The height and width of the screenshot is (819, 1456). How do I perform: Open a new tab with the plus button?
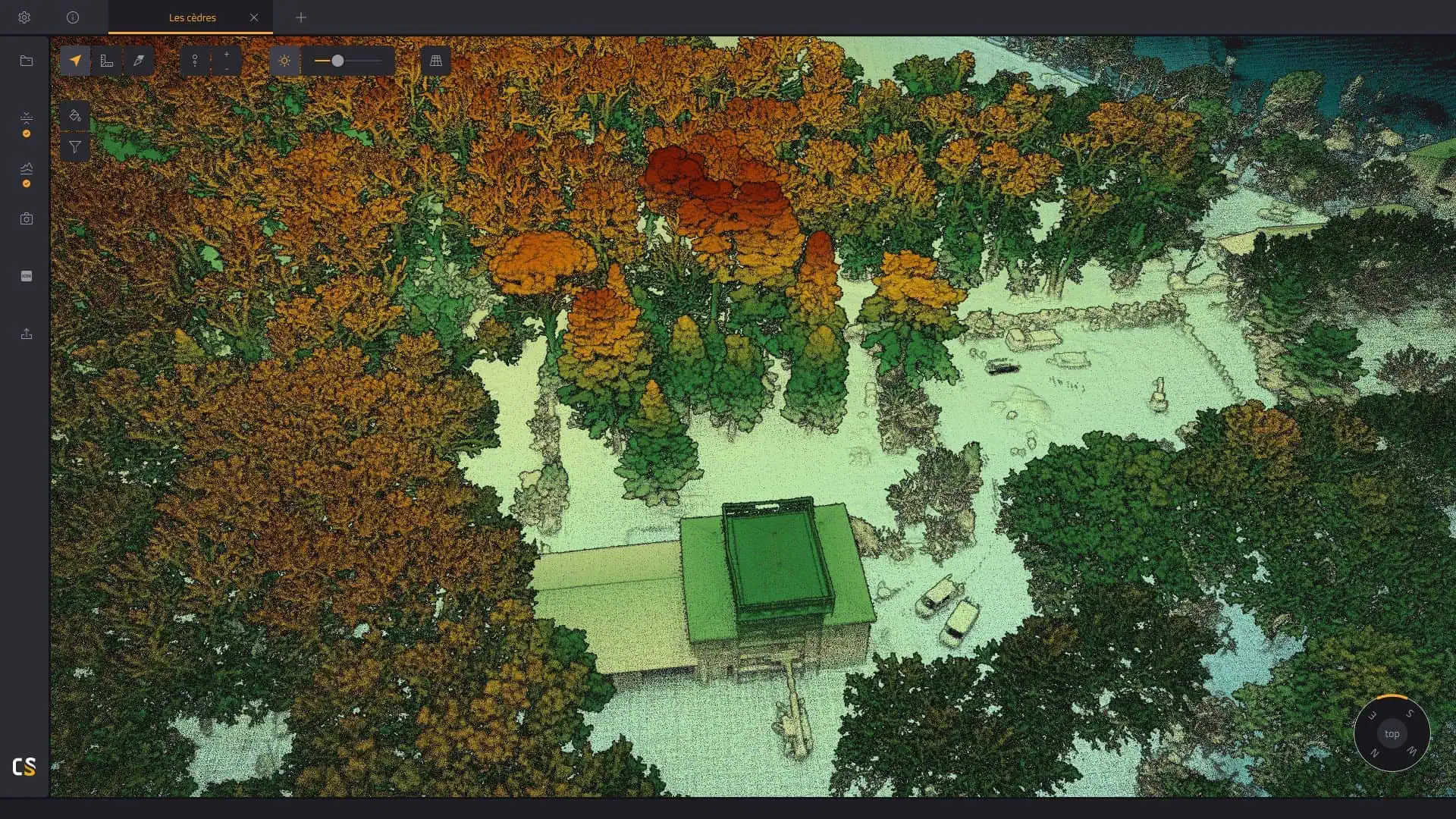click(301, 17)
